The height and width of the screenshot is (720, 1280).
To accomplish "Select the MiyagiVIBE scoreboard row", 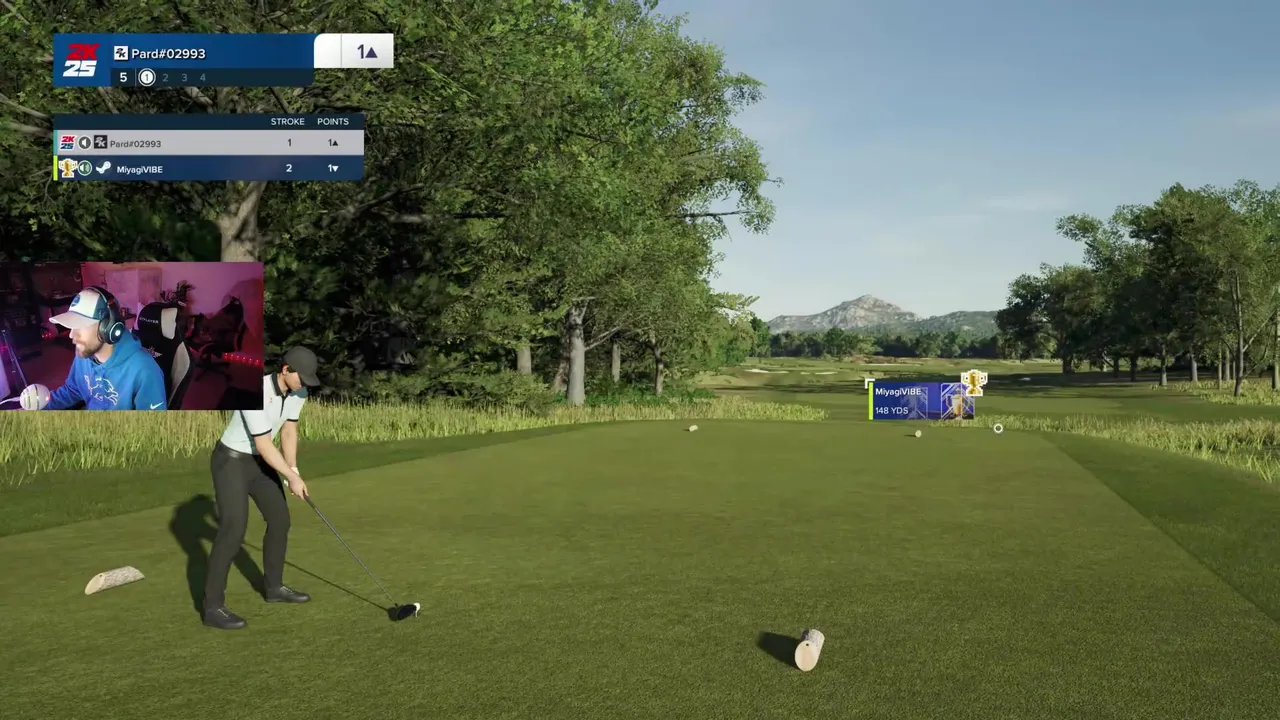I will (x=208, y=169).
